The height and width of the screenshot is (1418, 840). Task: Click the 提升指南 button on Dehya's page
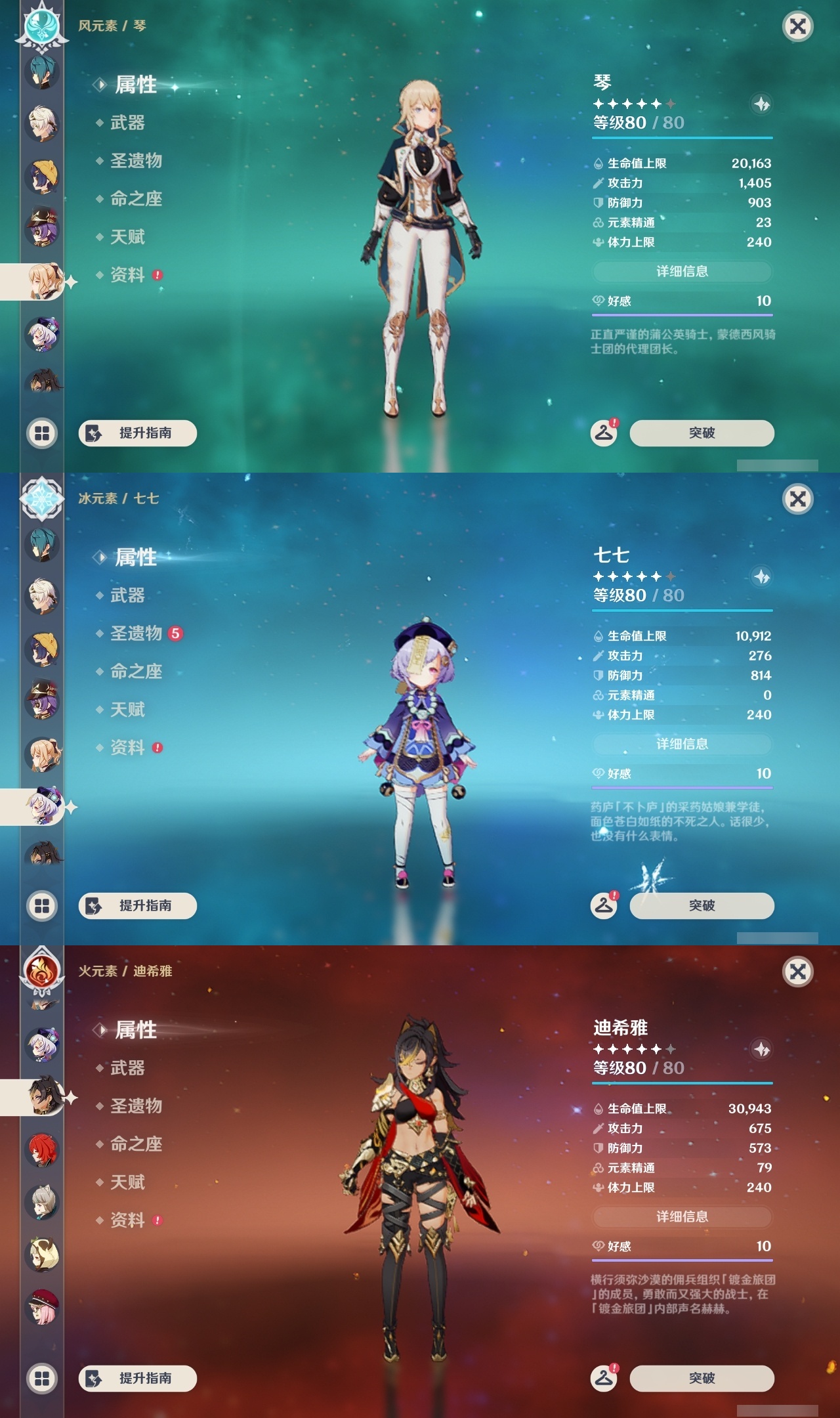pyautogui.click(x=136, y=1380)
